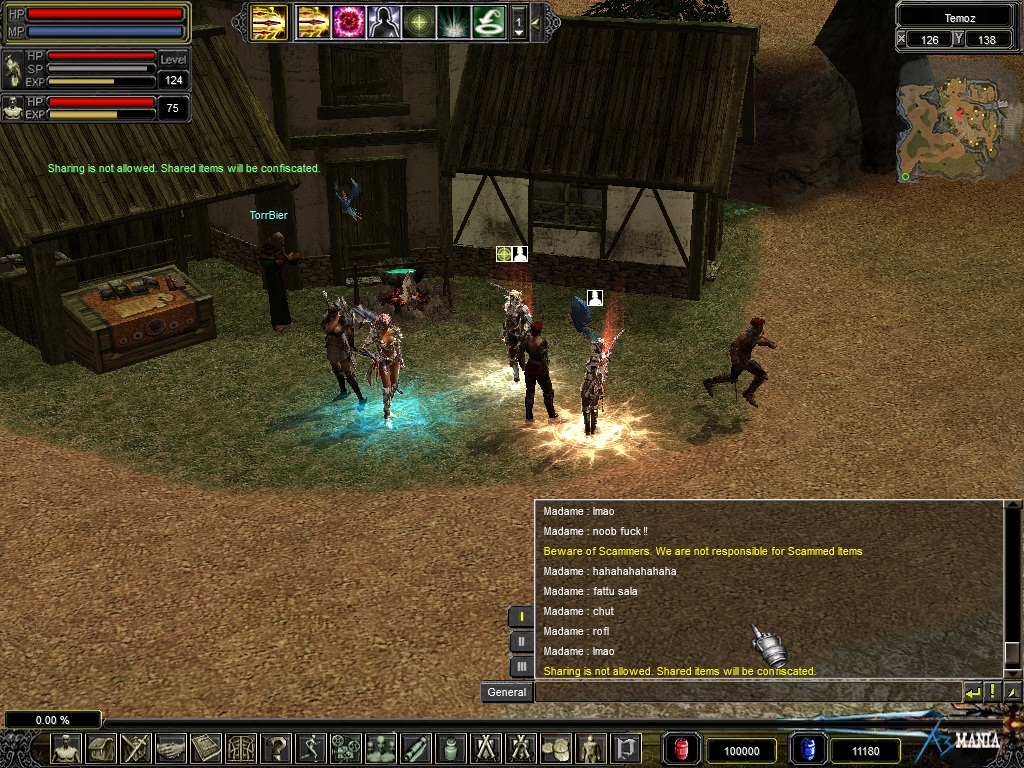Change the skill bar page number
The image size is (1024, 768).
[x=518, y=22]
